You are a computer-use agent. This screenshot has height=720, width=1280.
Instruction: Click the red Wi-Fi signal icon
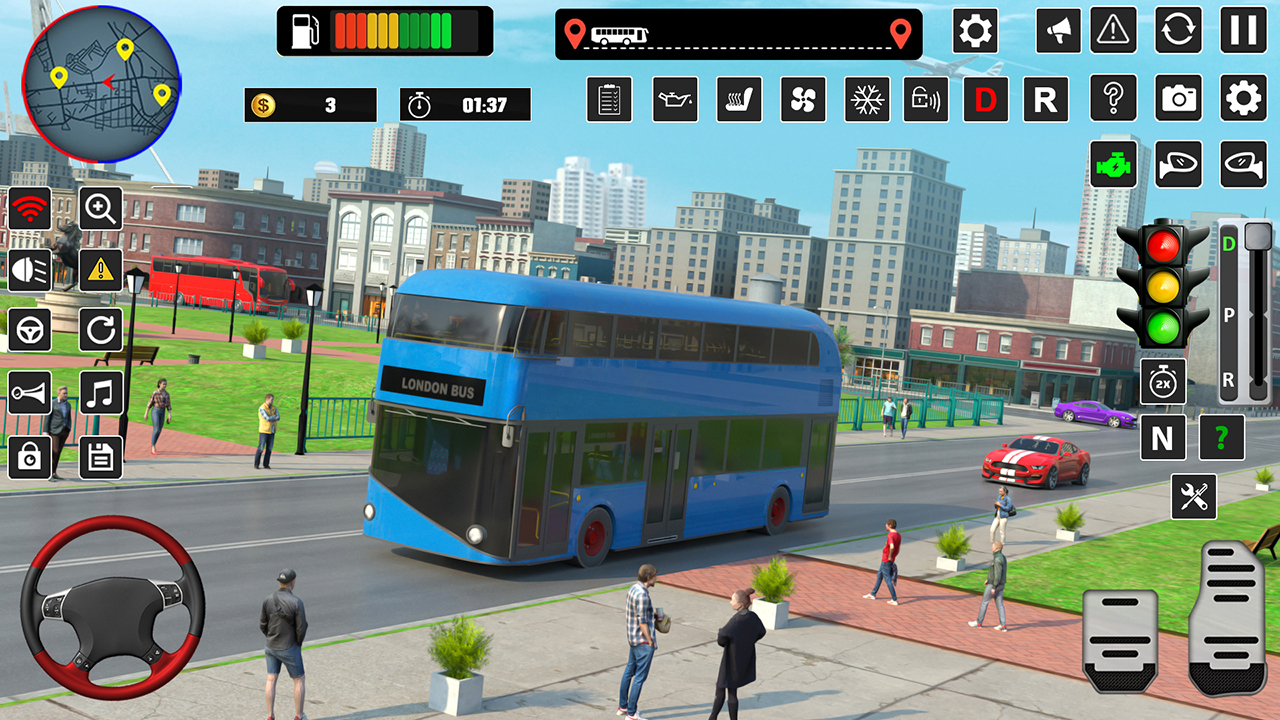click(30, 209)
